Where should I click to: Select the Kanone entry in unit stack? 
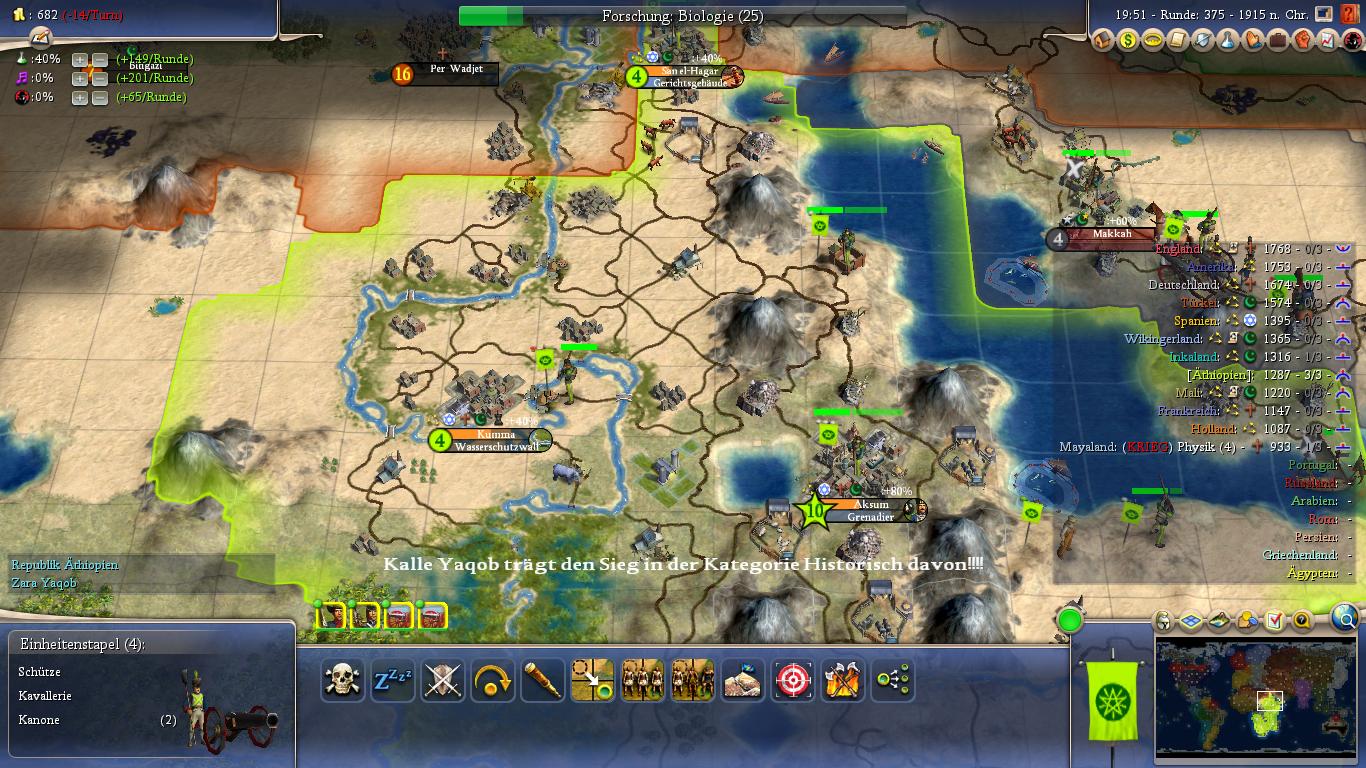coord(39,720)
